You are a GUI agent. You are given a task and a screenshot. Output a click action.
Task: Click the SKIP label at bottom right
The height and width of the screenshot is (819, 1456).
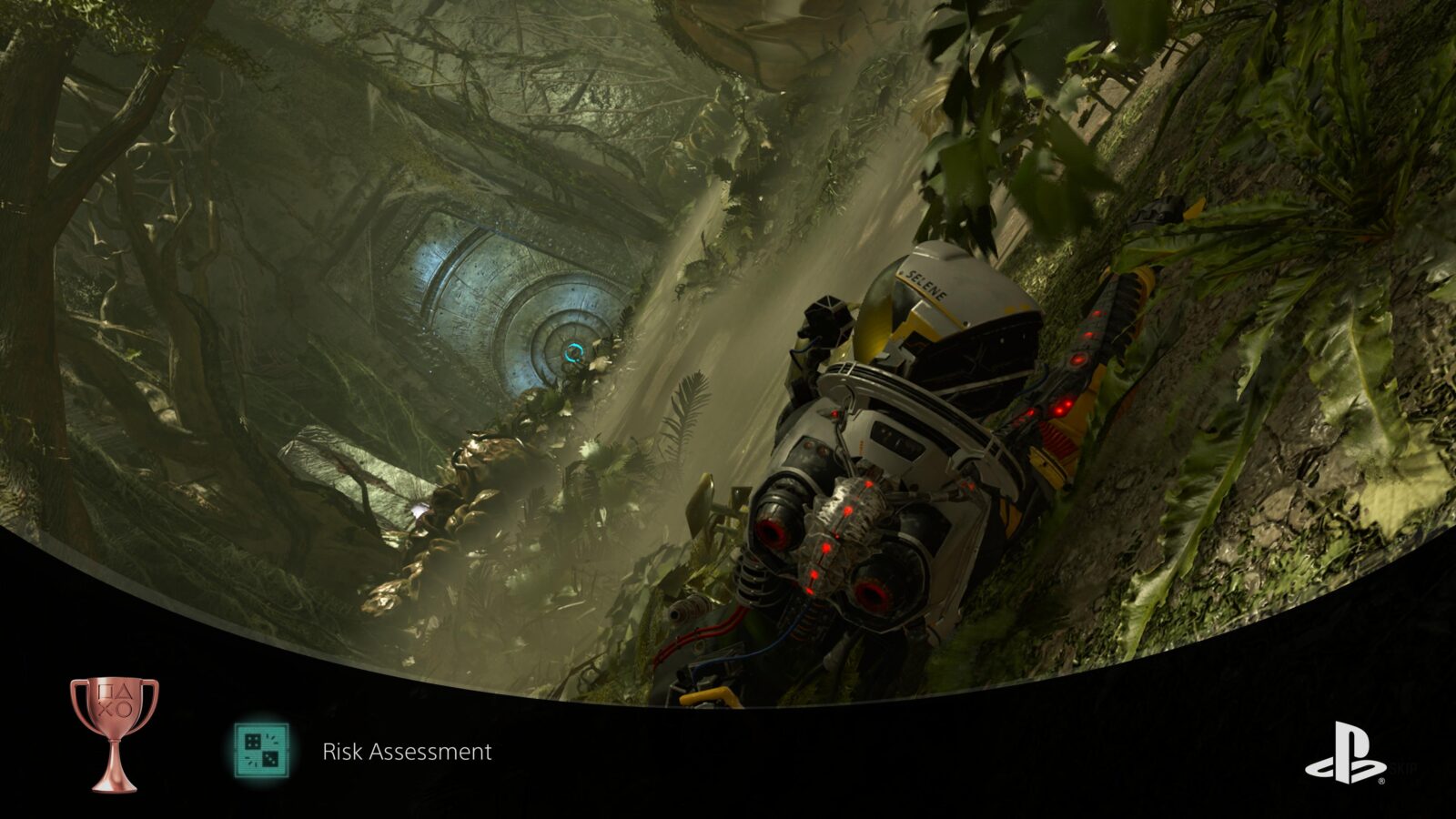tap(1404, 767)
